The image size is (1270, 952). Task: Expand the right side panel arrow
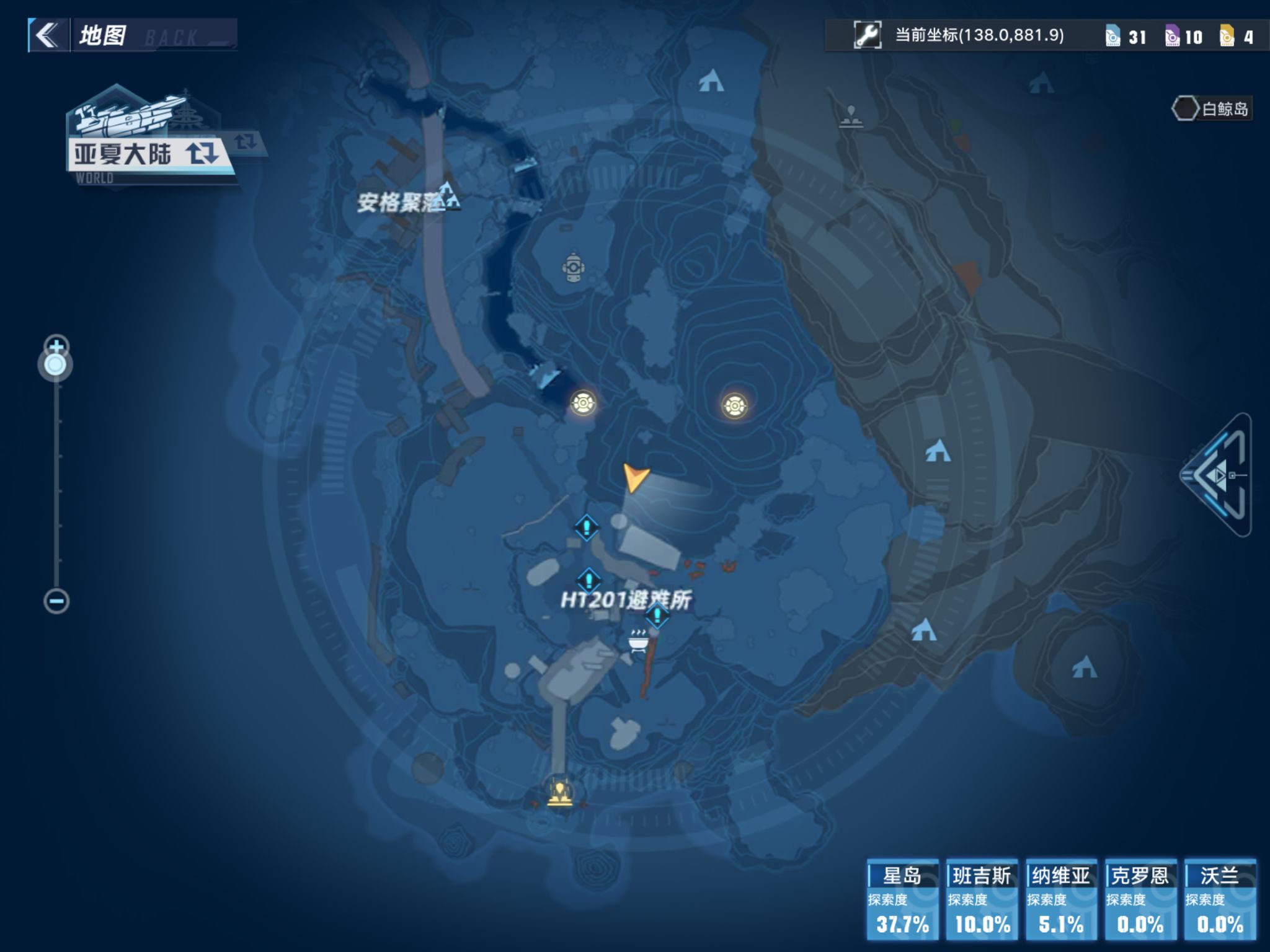point(1217,475)
